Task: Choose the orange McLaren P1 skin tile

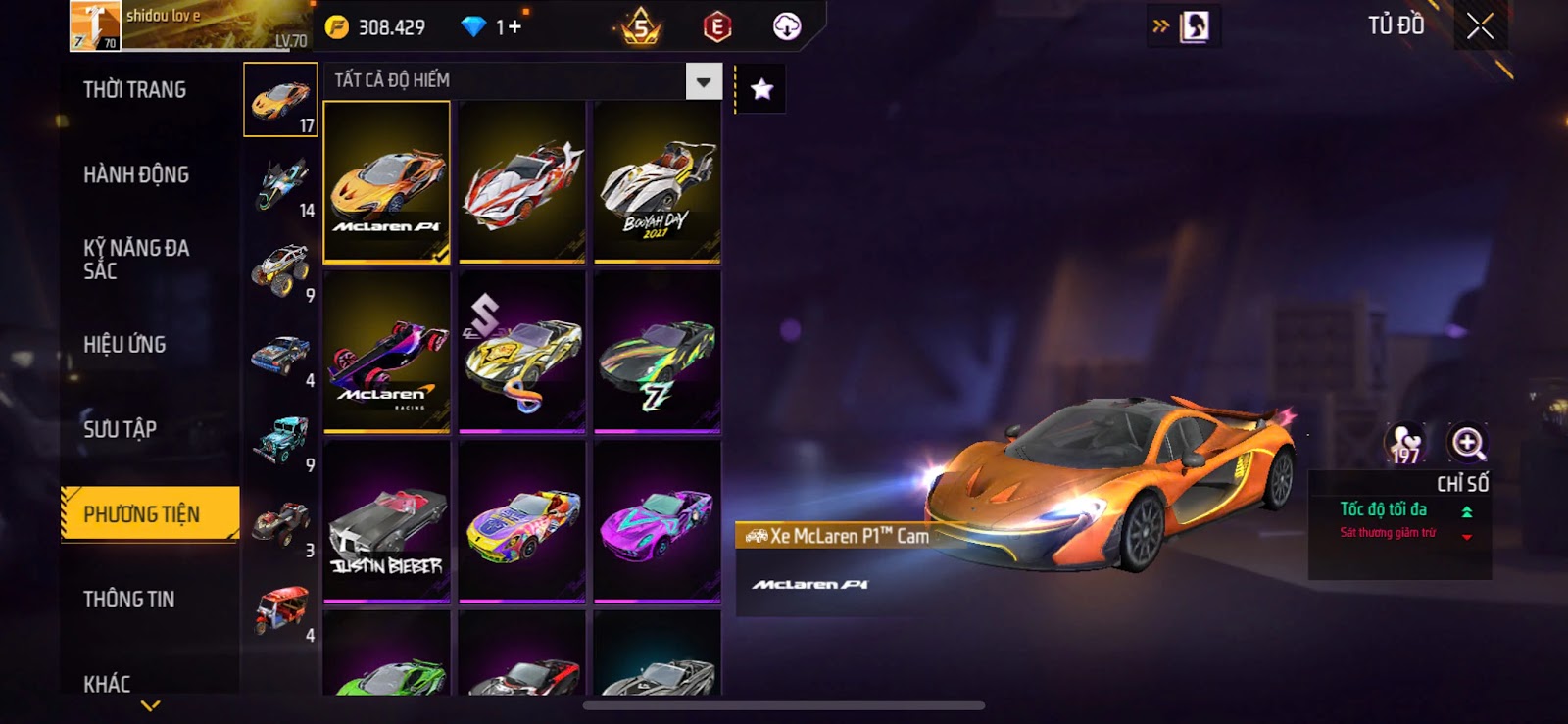Action: coord(387,182)
